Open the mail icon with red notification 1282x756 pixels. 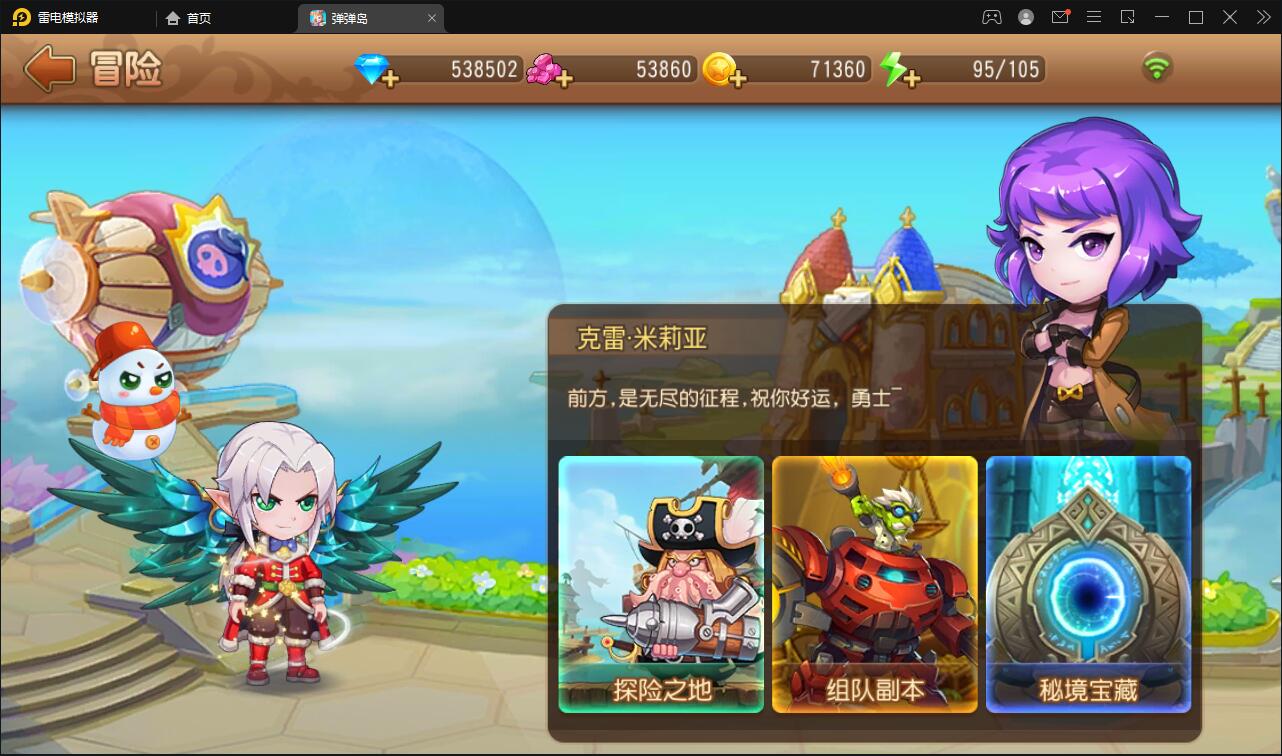pos(1060,17)
